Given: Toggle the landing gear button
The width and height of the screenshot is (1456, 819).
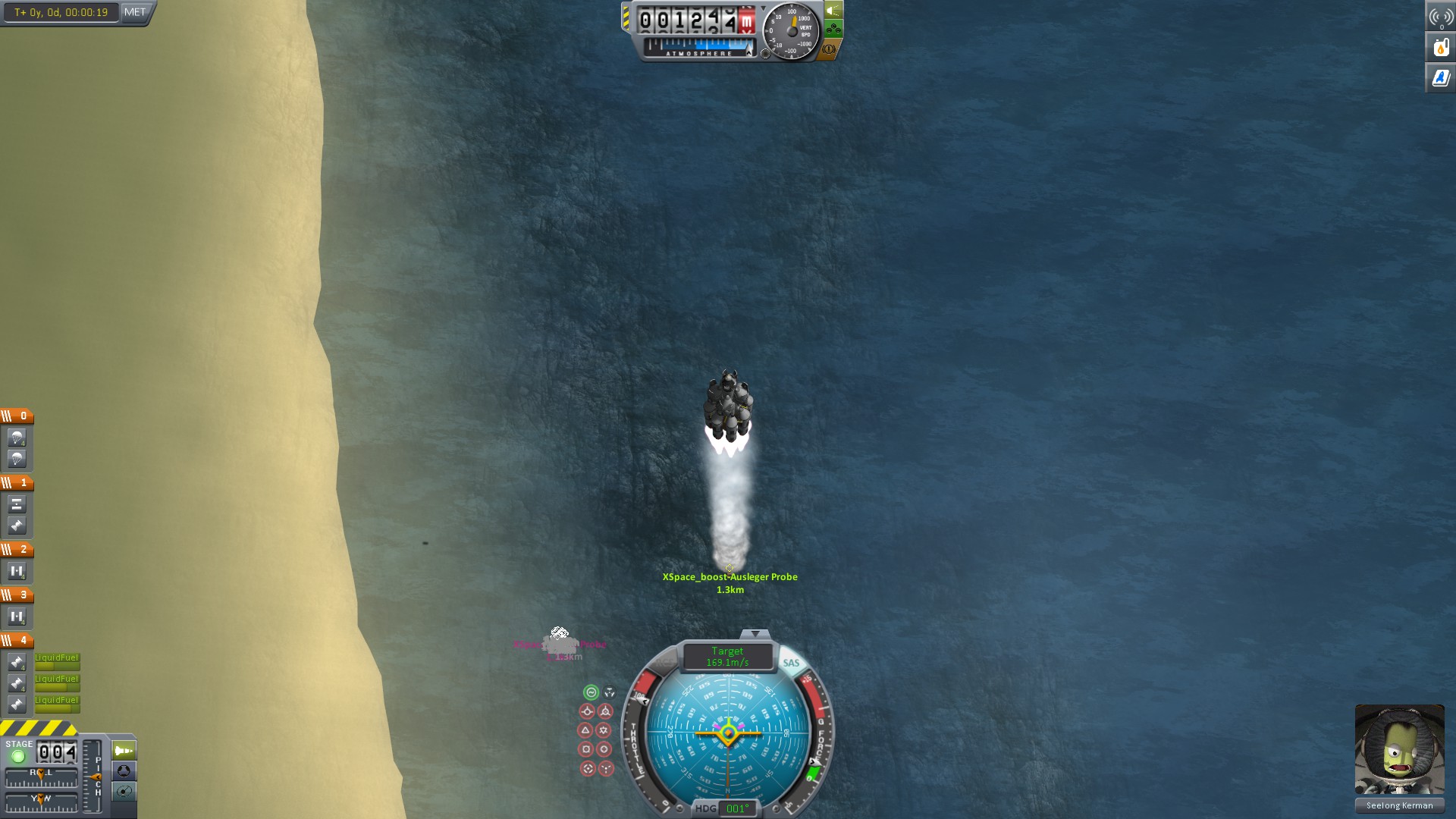Looking at the screenshot, I should [833, 30].
